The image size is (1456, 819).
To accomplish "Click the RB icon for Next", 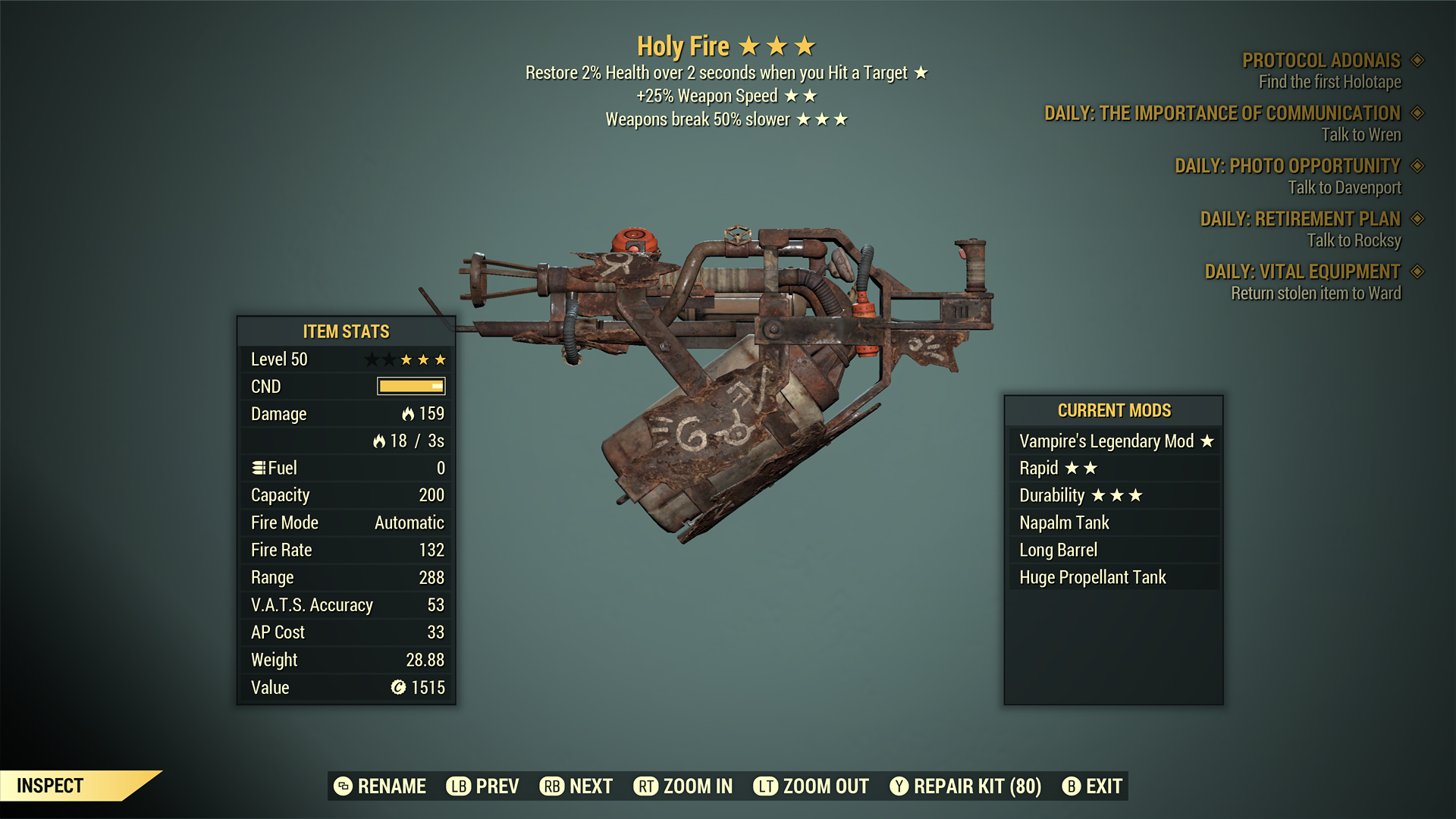I will (552, 786).
